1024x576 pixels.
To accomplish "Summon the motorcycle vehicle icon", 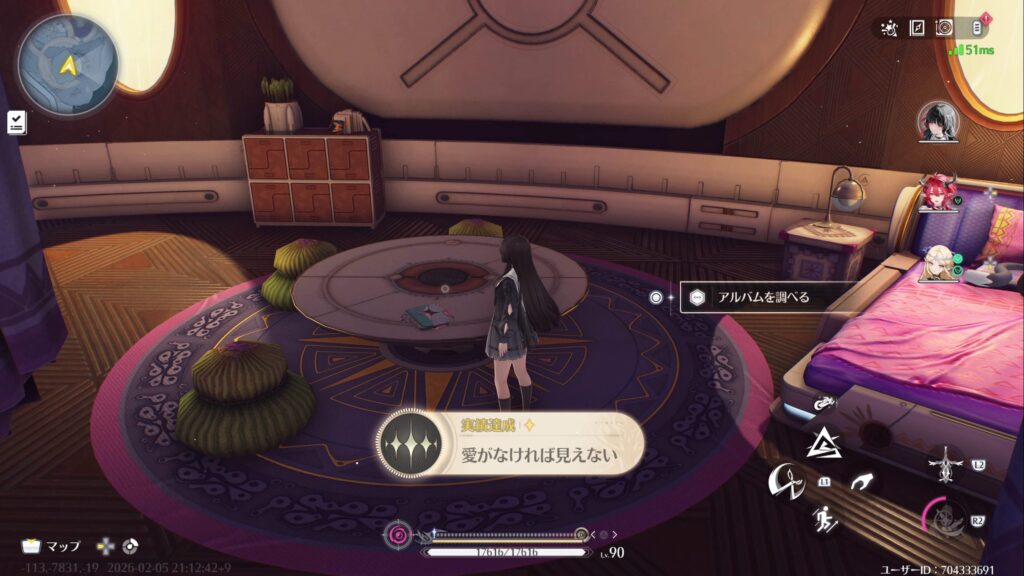I will [x=826, y=403].
